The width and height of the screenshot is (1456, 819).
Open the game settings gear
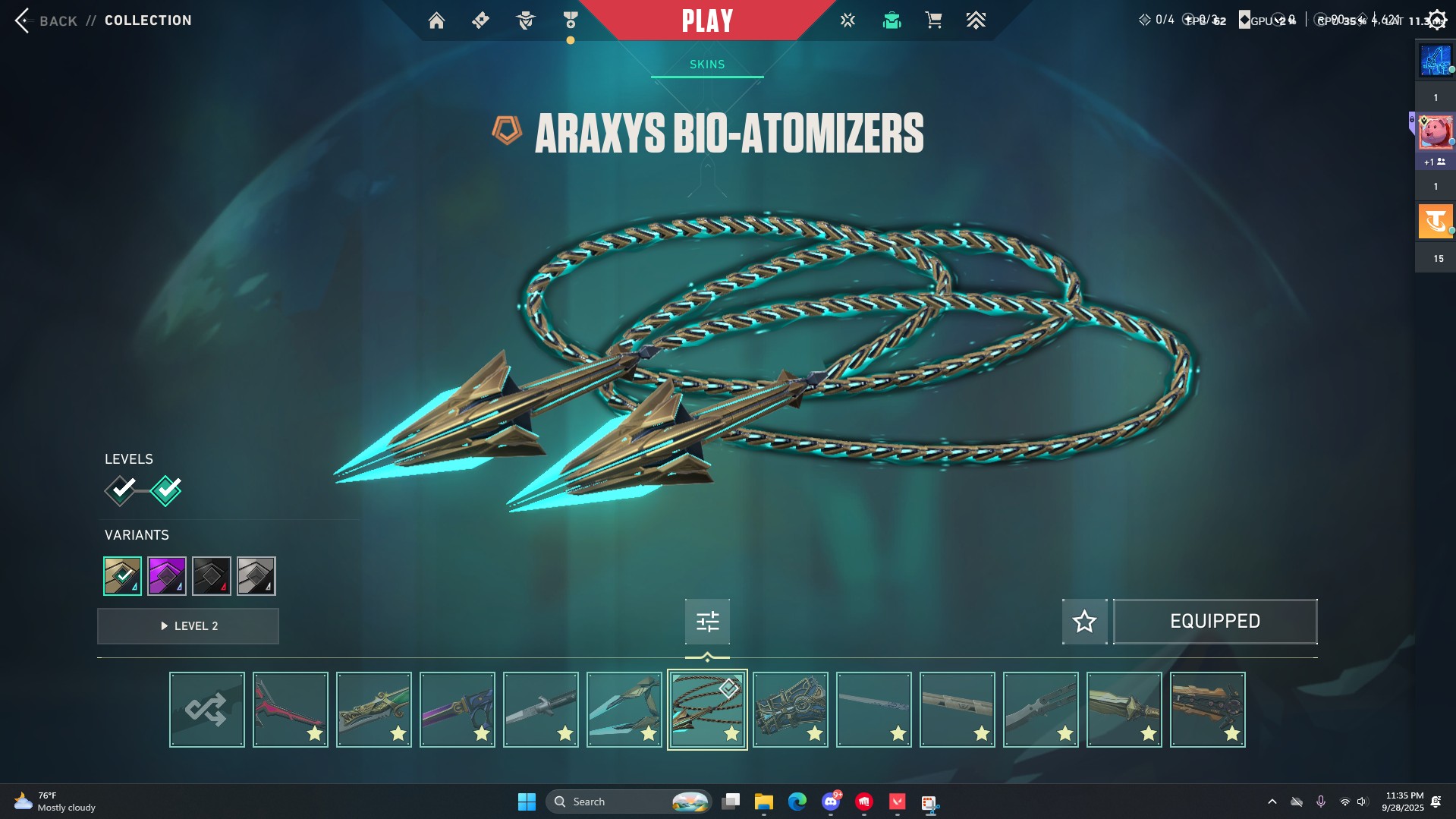(x=1436, y=20)
